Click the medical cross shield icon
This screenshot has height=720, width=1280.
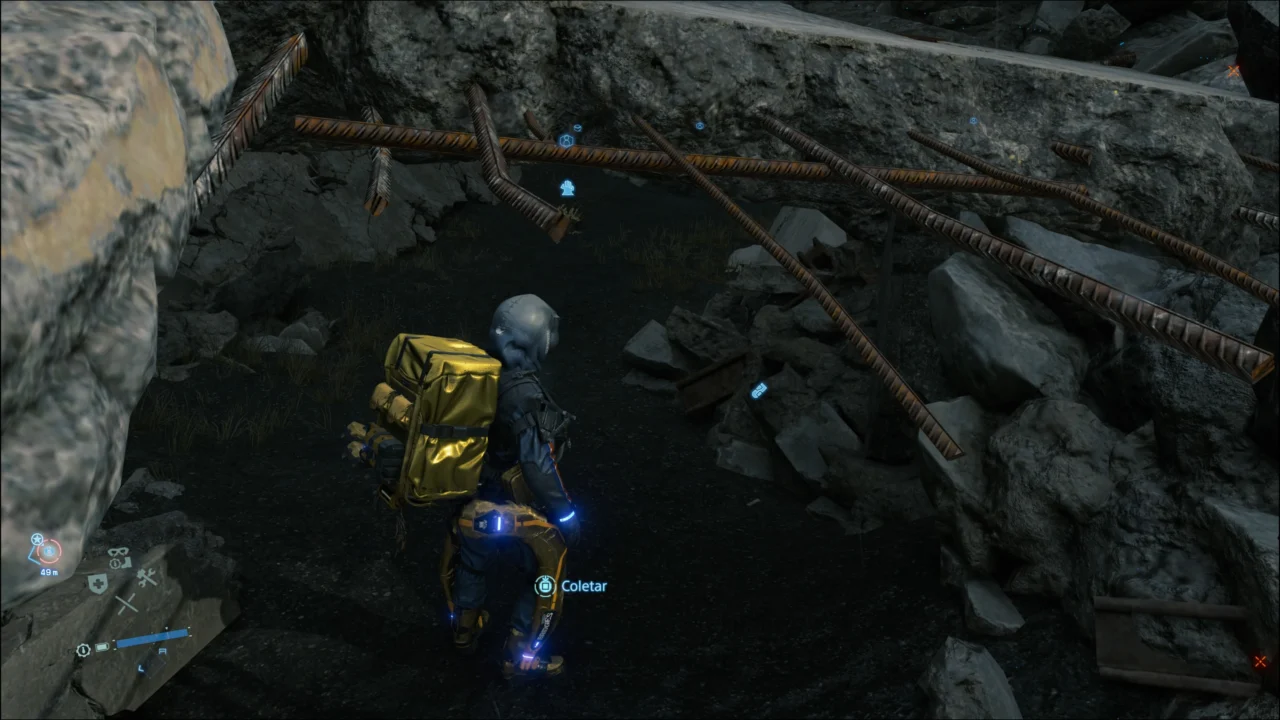[x=97, y=582]
